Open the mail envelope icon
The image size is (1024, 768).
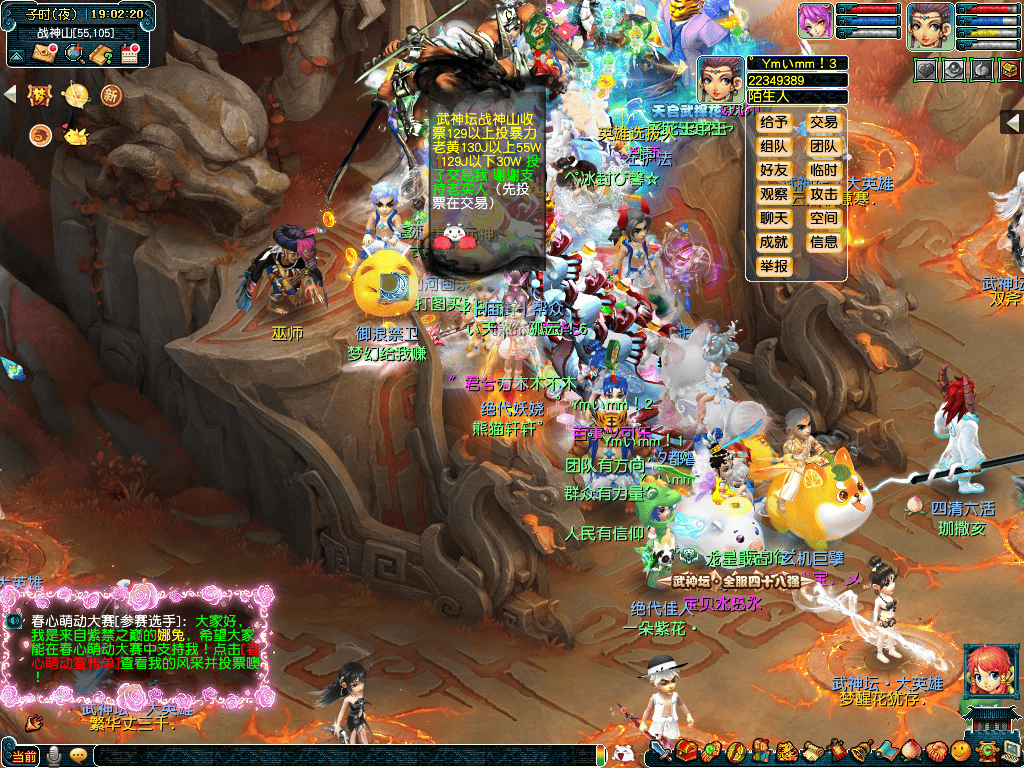(x=44, y=54)
